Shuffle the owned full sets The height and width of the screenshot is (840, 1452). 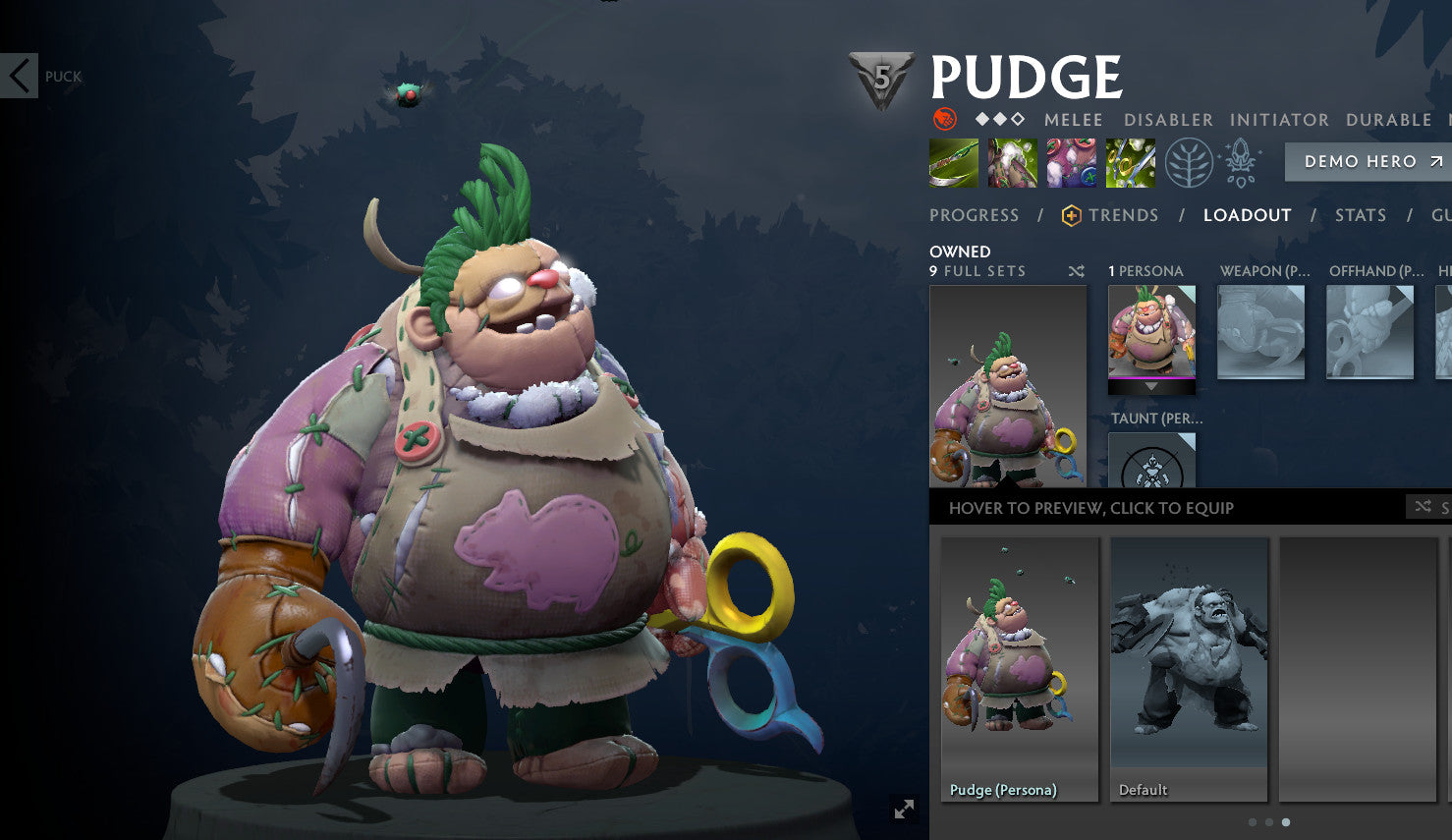(1077, 271)
